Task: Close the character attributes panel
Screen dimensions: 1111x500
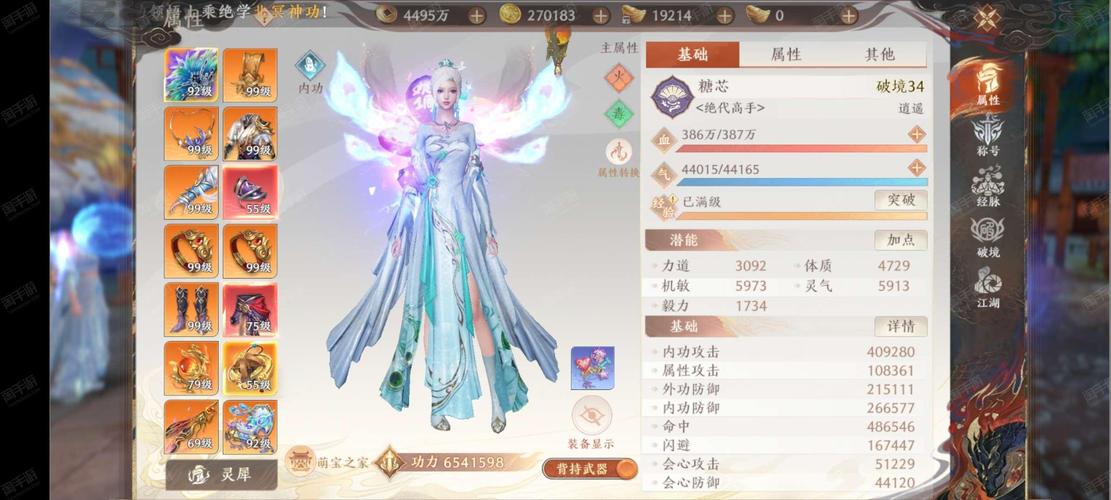Action: pos(987,19)
